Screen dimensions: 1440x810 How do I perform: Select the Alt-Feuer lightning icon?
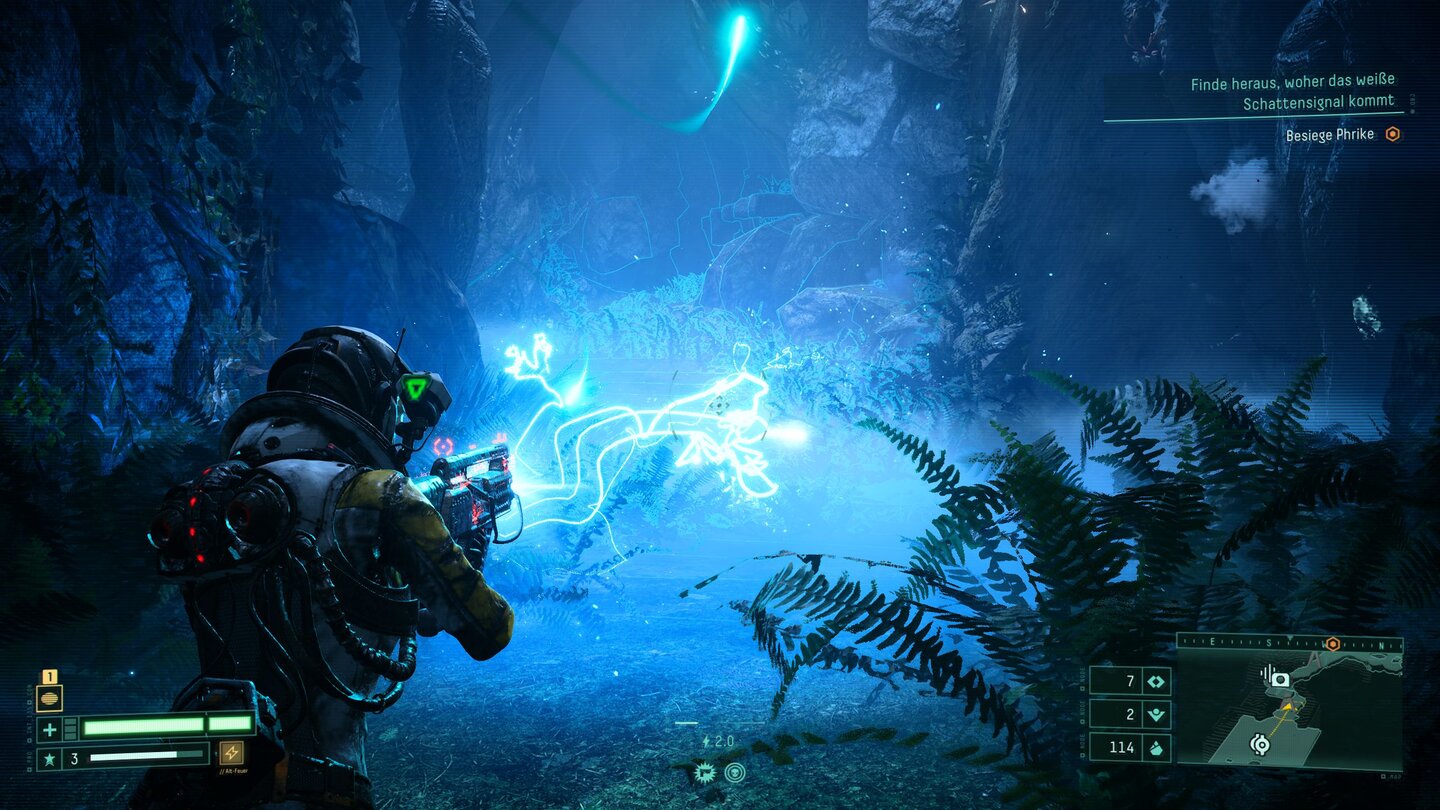(x=231, y=755)
